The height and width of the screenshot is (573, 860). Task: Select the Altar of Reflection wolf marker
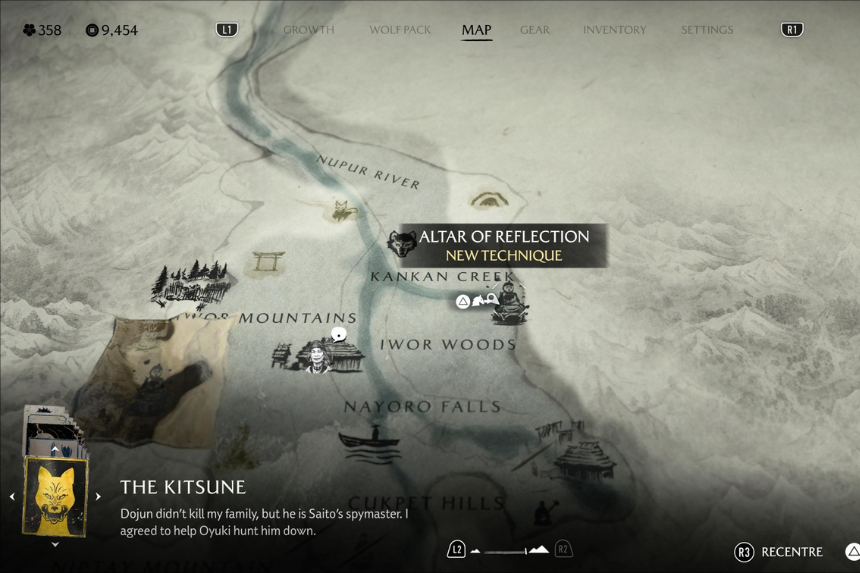pos(403,243)
